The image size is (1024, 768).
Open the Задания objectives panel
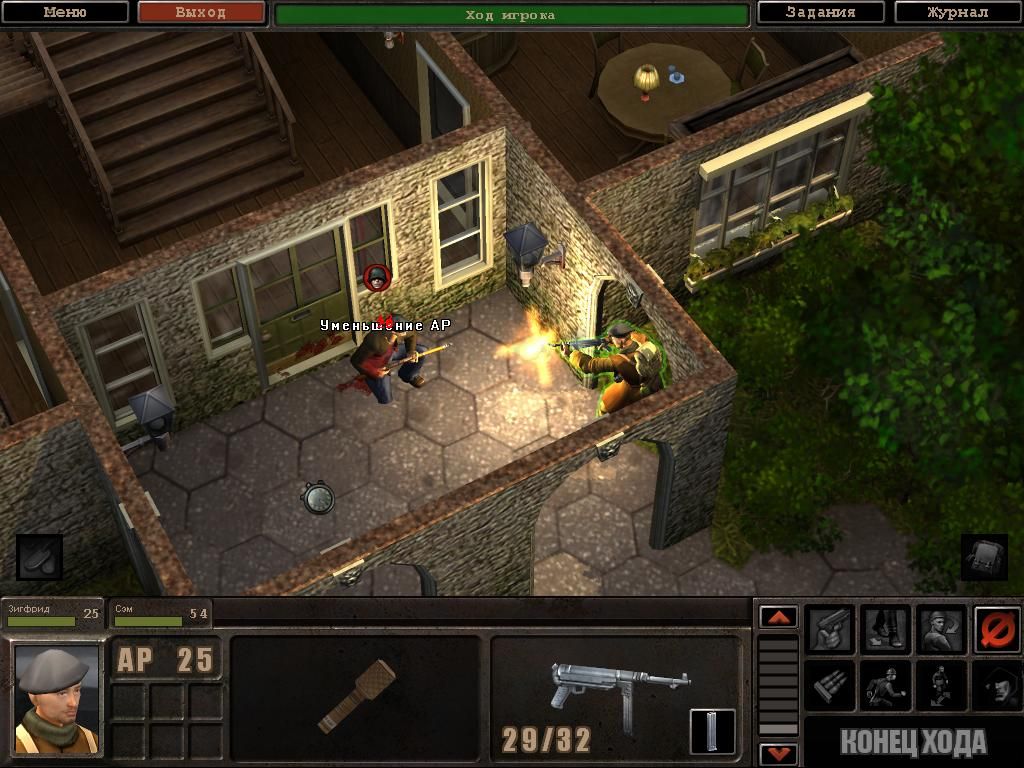820,13
